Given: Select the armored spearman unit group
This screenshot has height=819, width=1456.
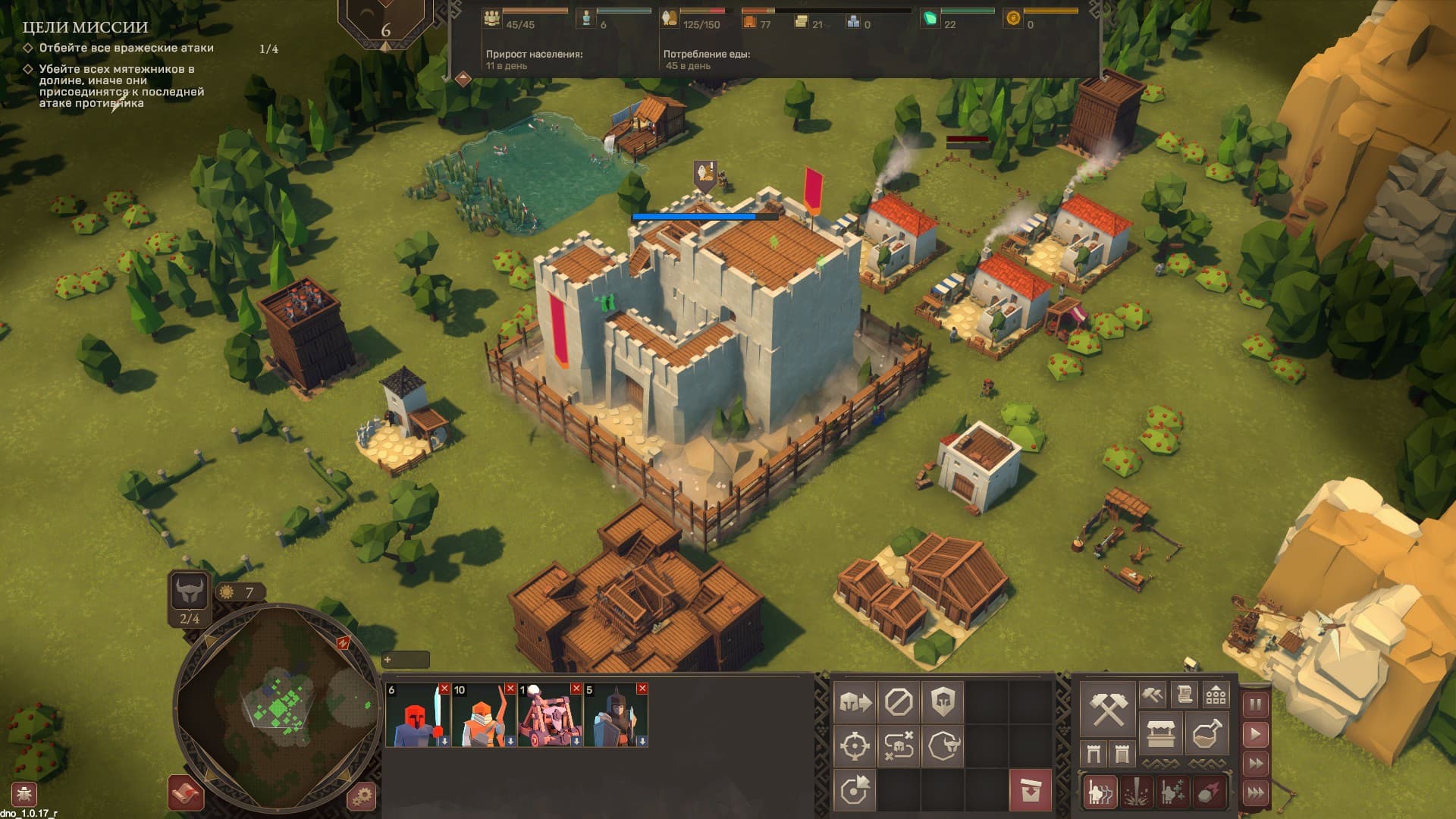Looking at the screenshot, I should pyautogui.click(x=615, y=716).
